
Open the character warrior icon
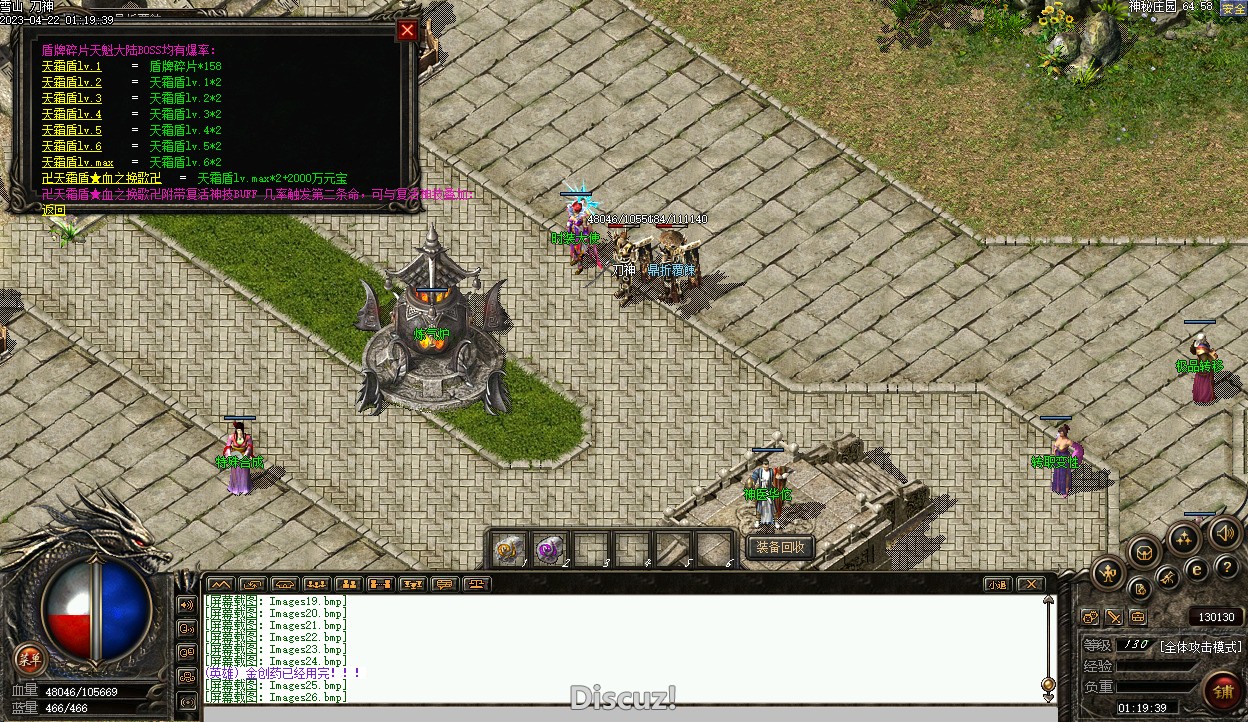(x=1108, y=574)
